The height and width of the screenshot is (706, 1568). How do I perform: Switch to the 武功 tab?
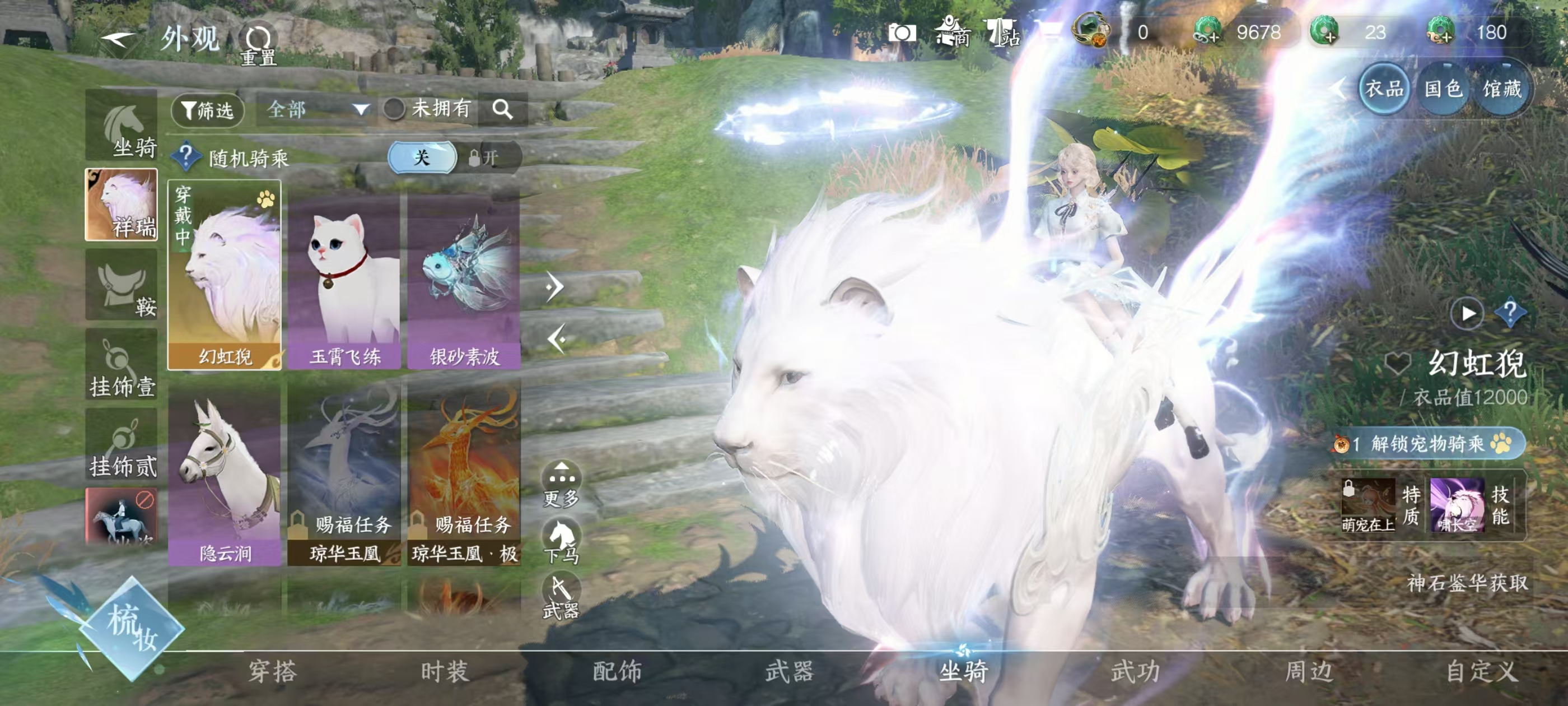coord(1136,672)
